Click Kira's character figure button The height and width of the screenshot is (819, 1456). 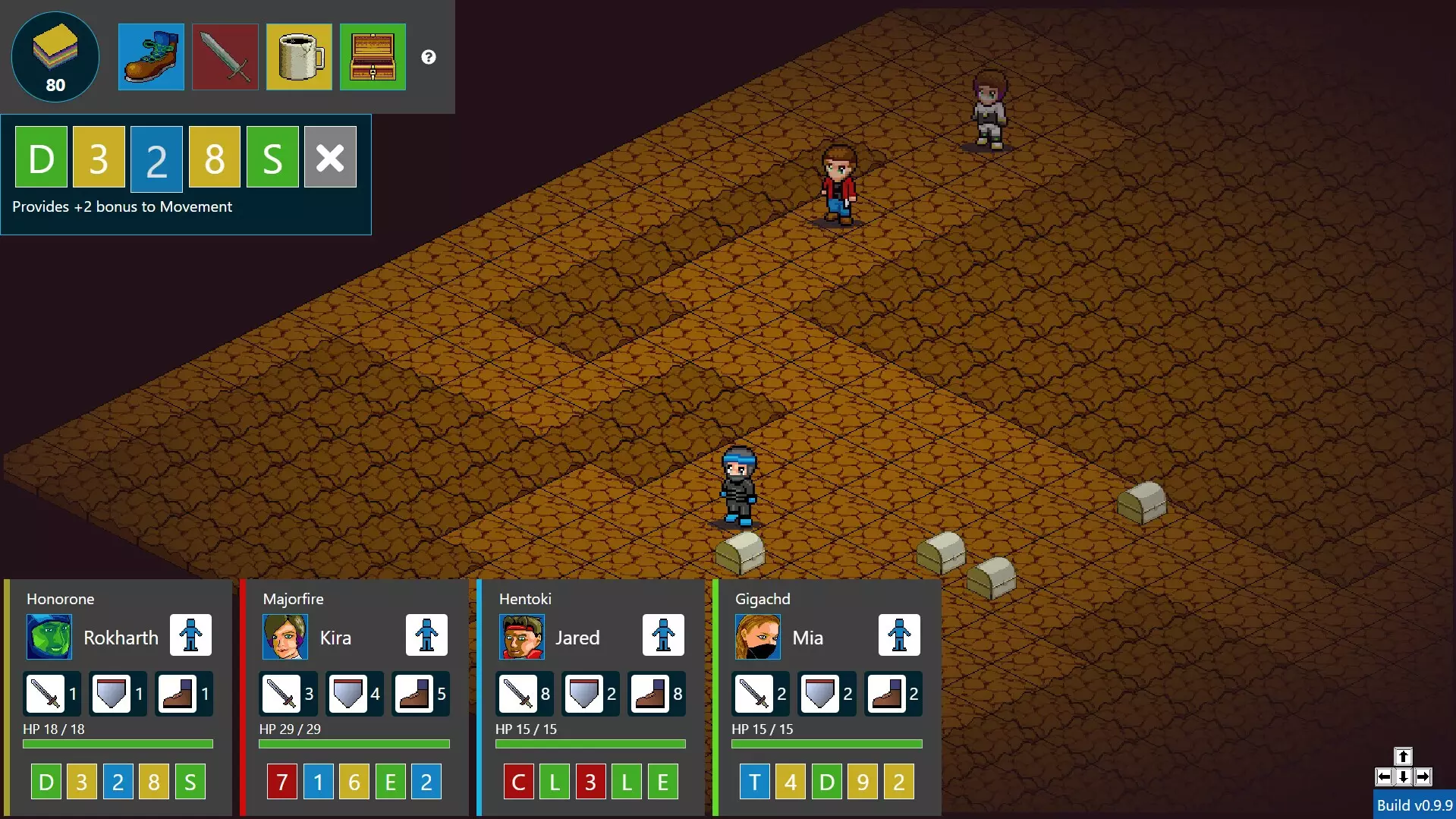point(426,635)
